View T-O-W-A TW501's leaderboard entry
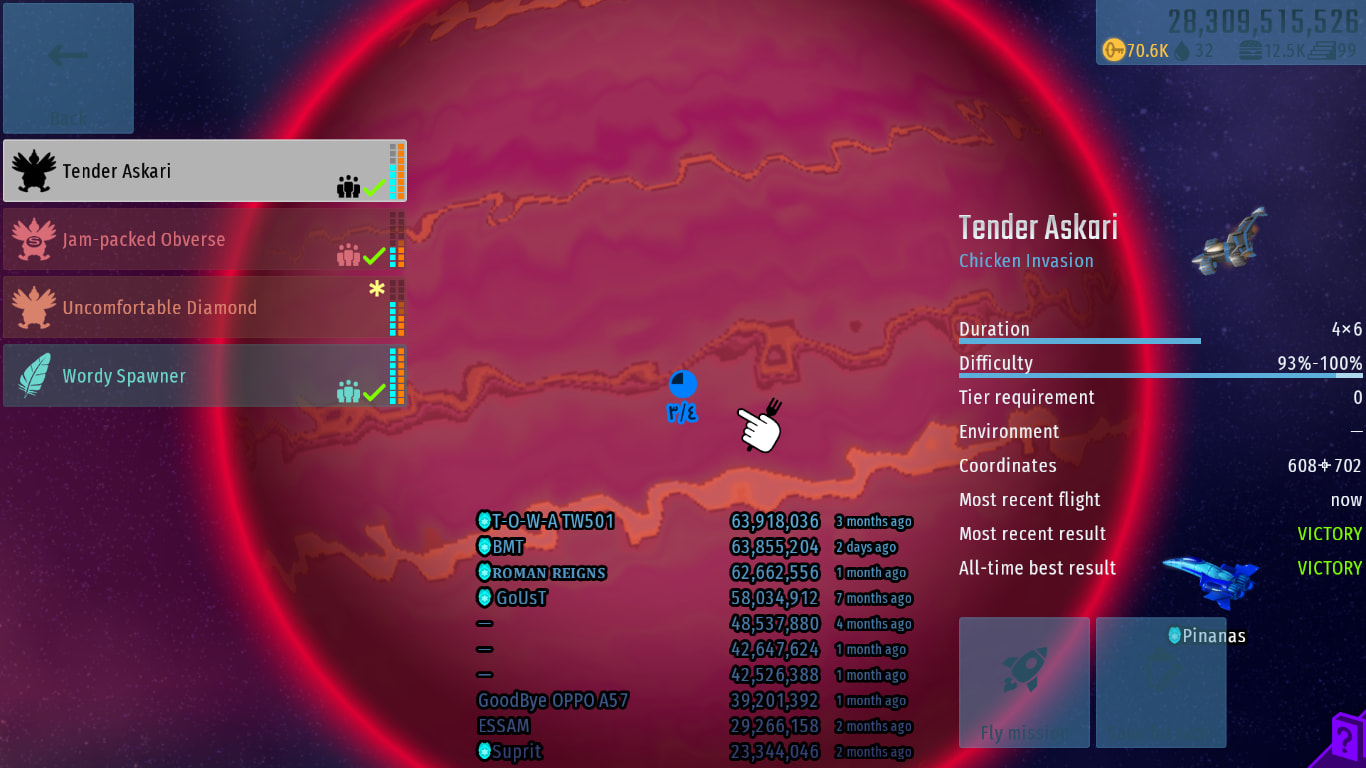1366x768 pixels. pos(694,521)
